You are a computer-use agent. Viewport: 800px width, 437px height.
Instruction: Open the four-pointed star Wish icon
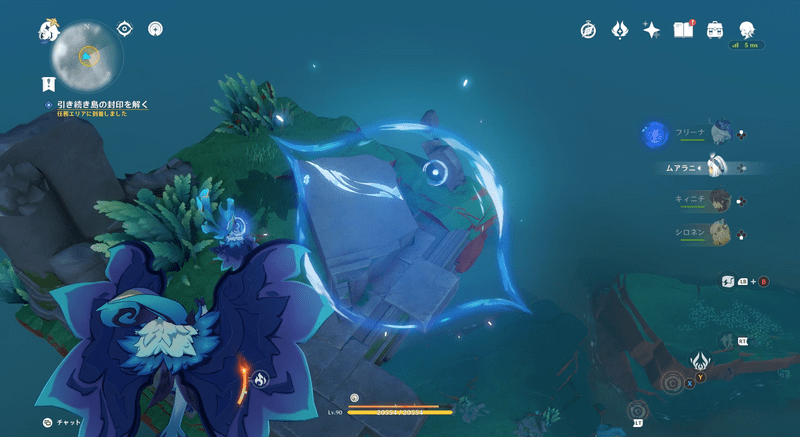coord(652,30)
